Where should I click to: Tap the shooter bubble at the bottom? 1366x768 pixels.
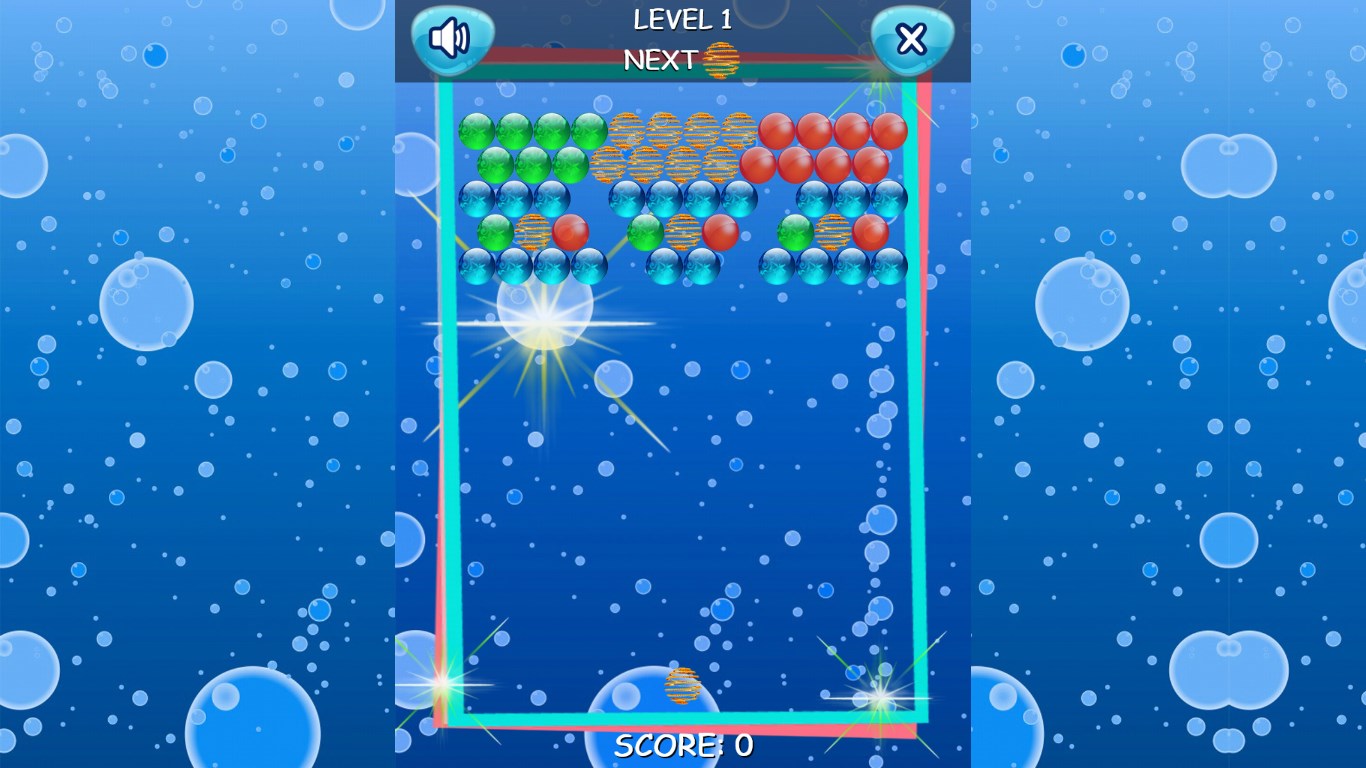click(x=683, y=686)
